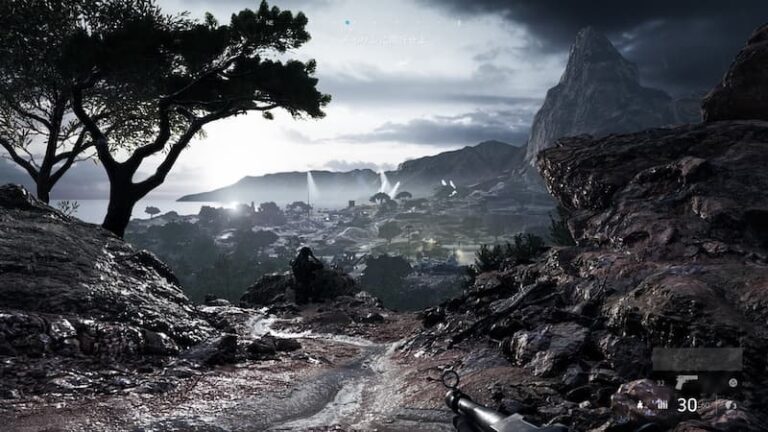Click the round gadget icon beside the pistol

(733, 382)
